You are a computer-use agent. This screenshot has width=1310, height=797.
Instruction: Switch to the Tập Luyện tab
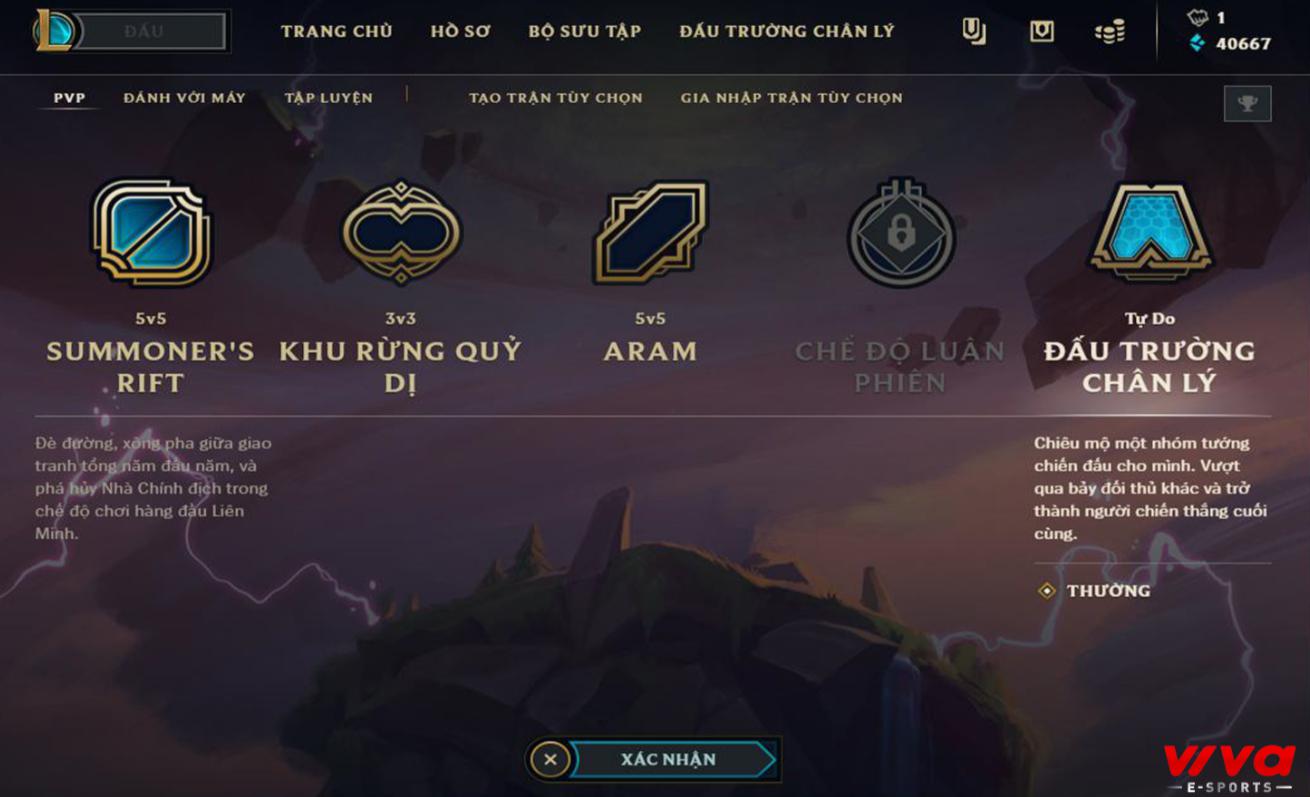(328, 98)
